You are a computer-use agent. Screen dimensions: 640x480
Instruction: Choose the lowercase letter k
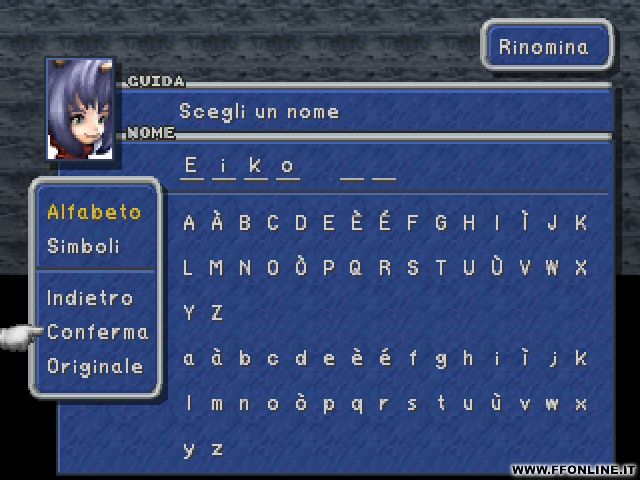tap(581, 358)
